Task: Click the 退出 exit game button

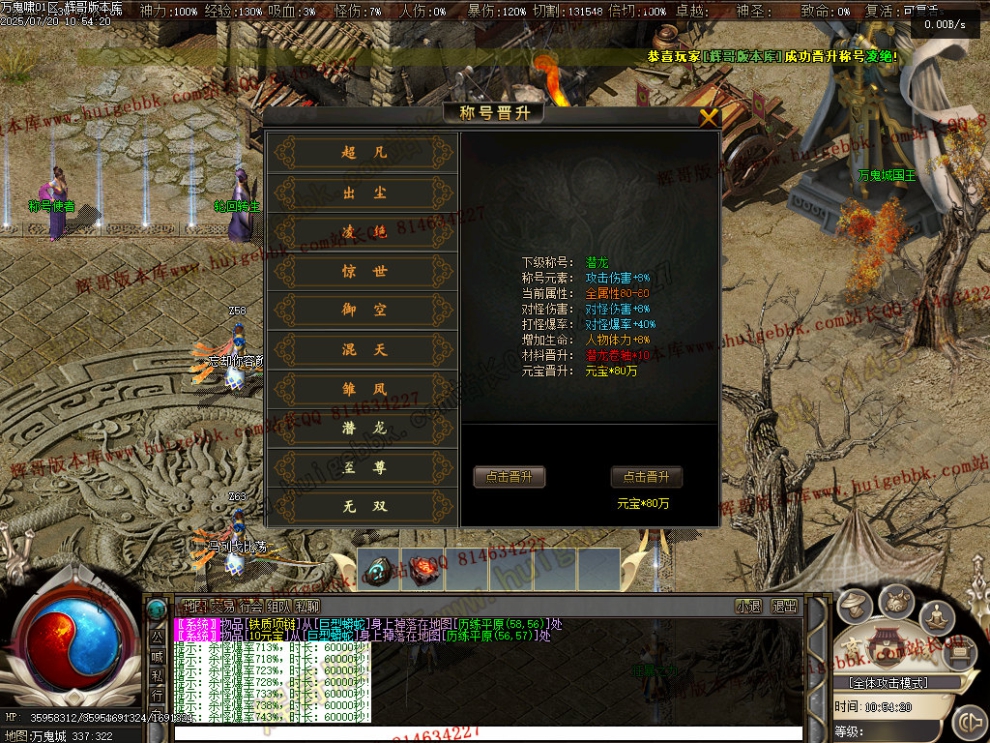Action: [x=784, y=606]
